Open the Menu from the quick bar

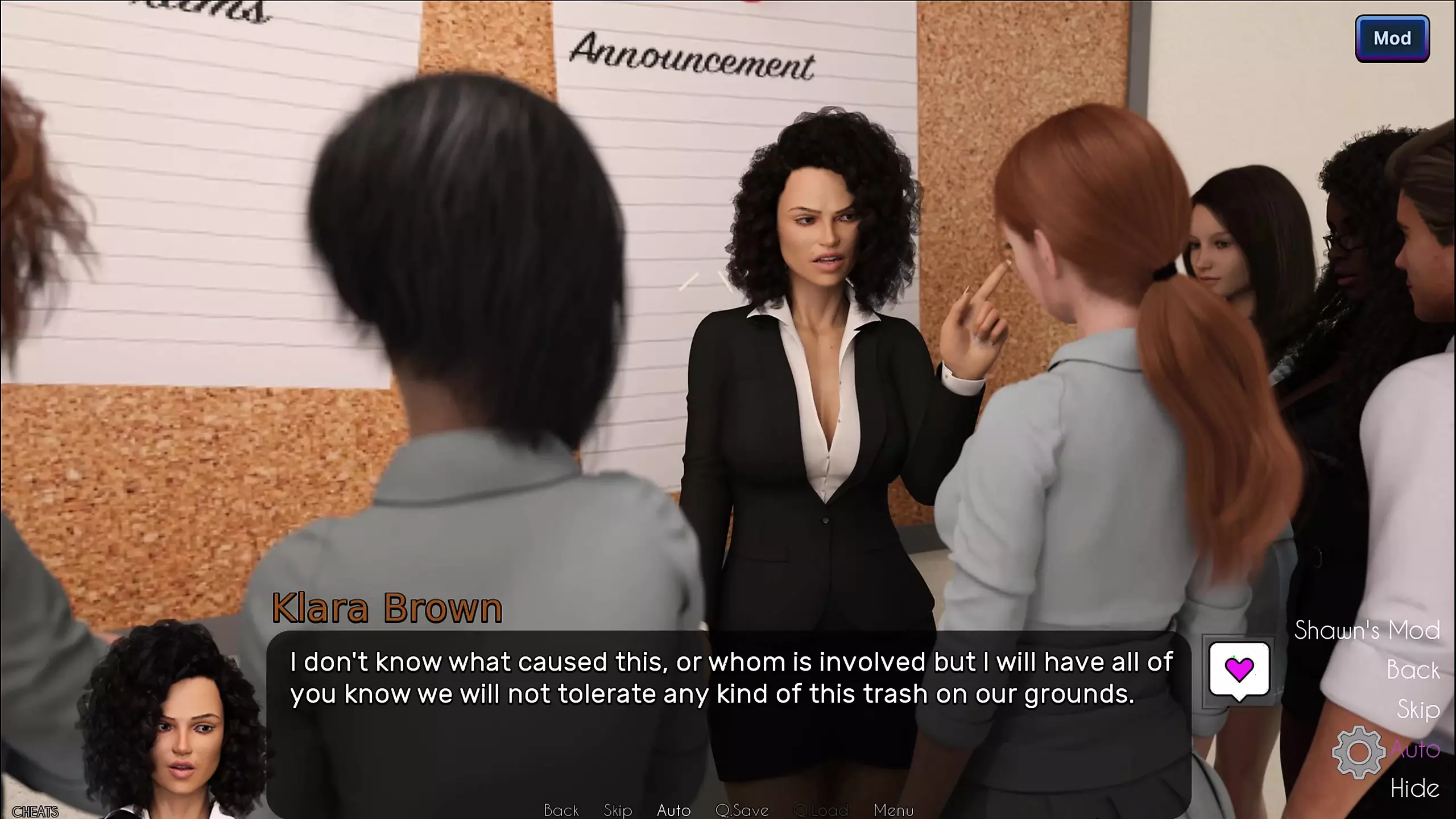coord(893,810)
